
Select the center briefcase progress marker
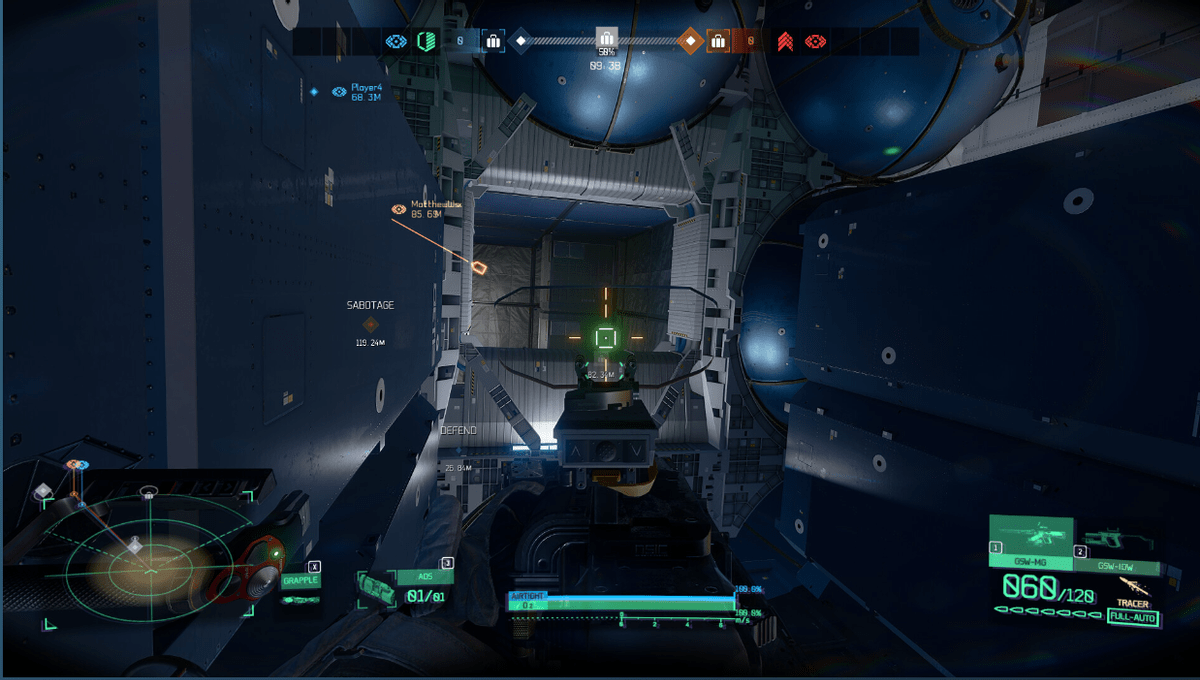tap(606, 38)
